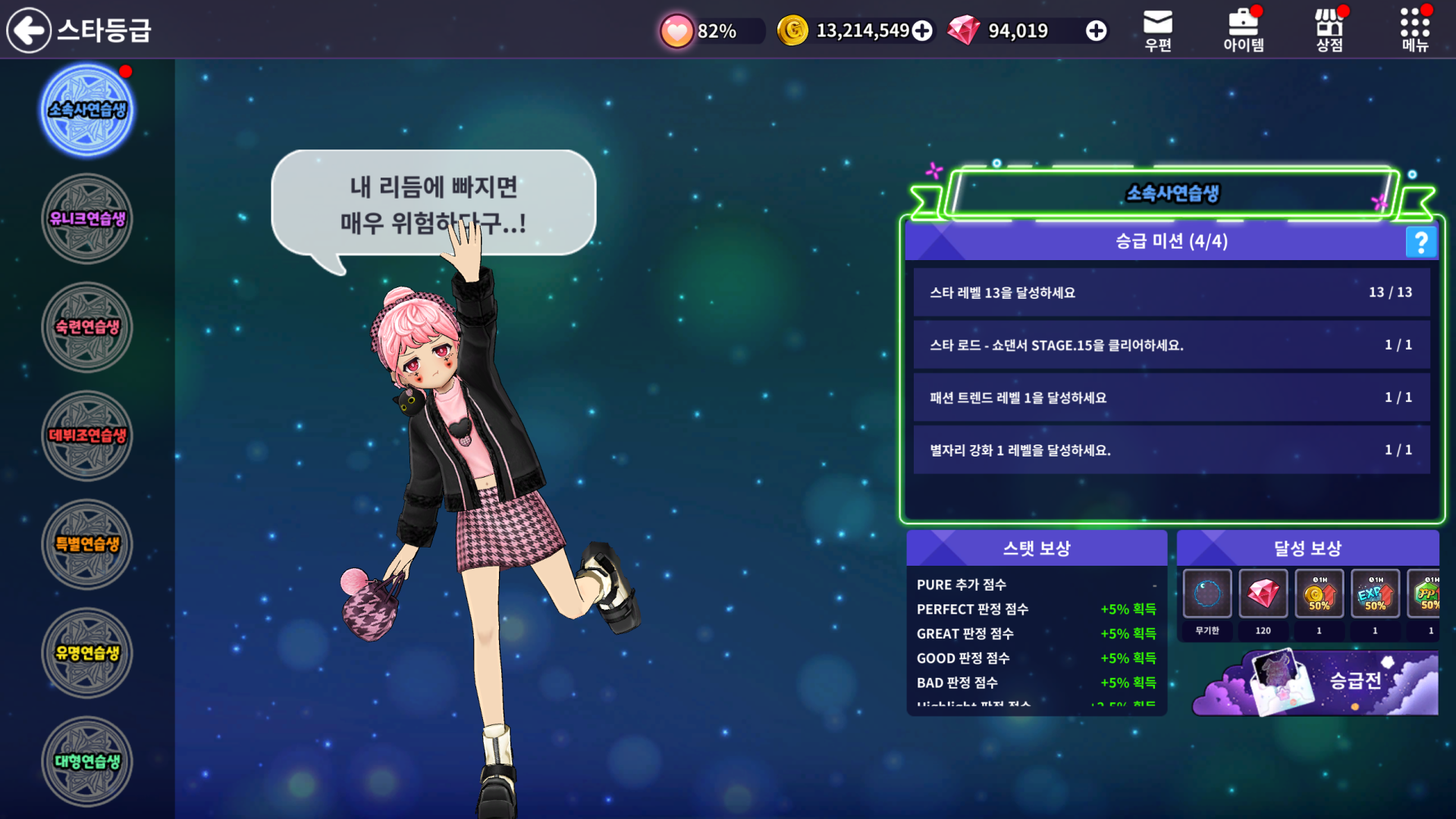
Task: Go back using the arrow button
Action: coord(29,30)
